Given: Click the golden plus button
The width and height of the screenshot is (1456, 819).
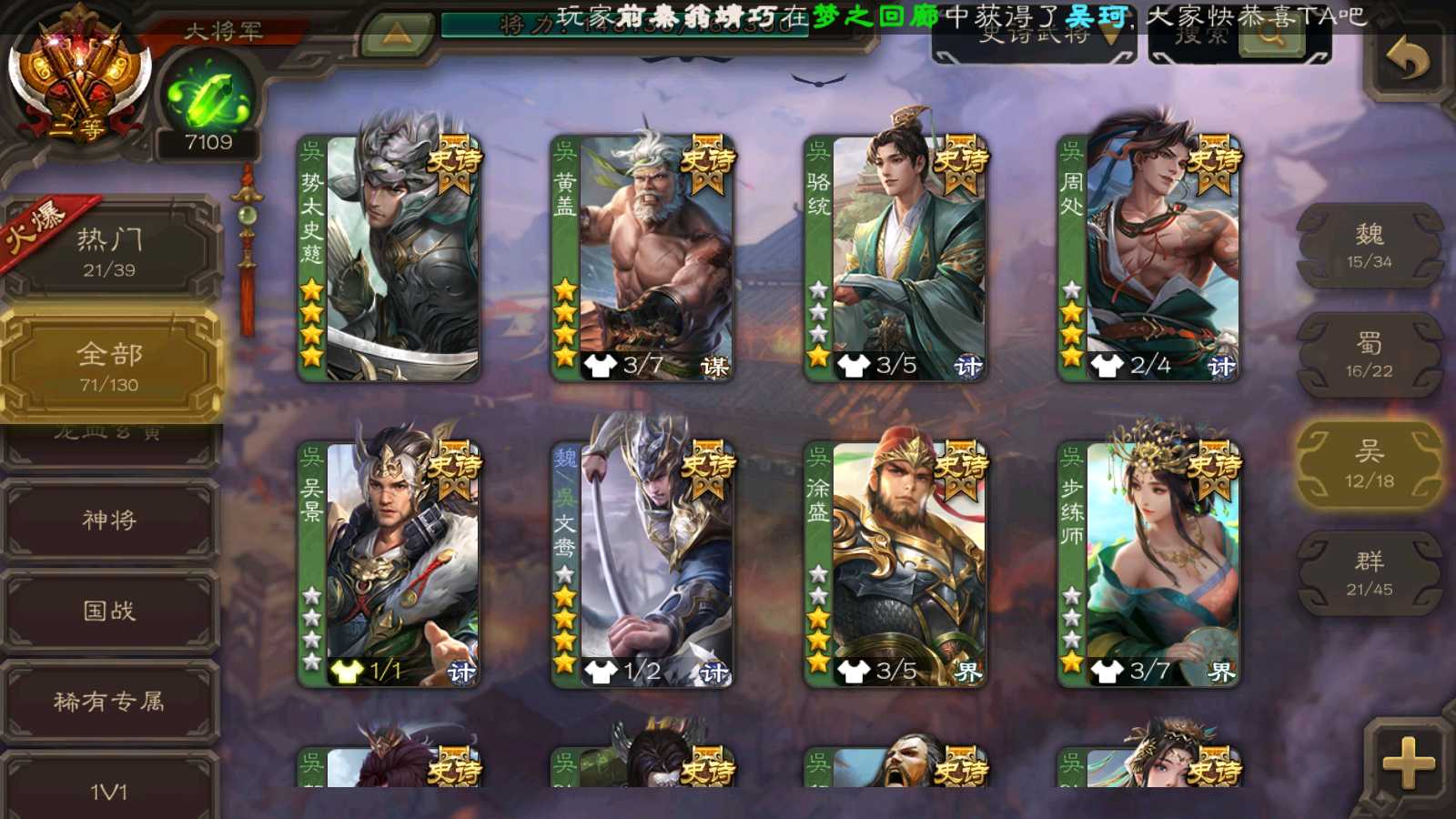Looking at the screenshot, I should click(1407, 763).
